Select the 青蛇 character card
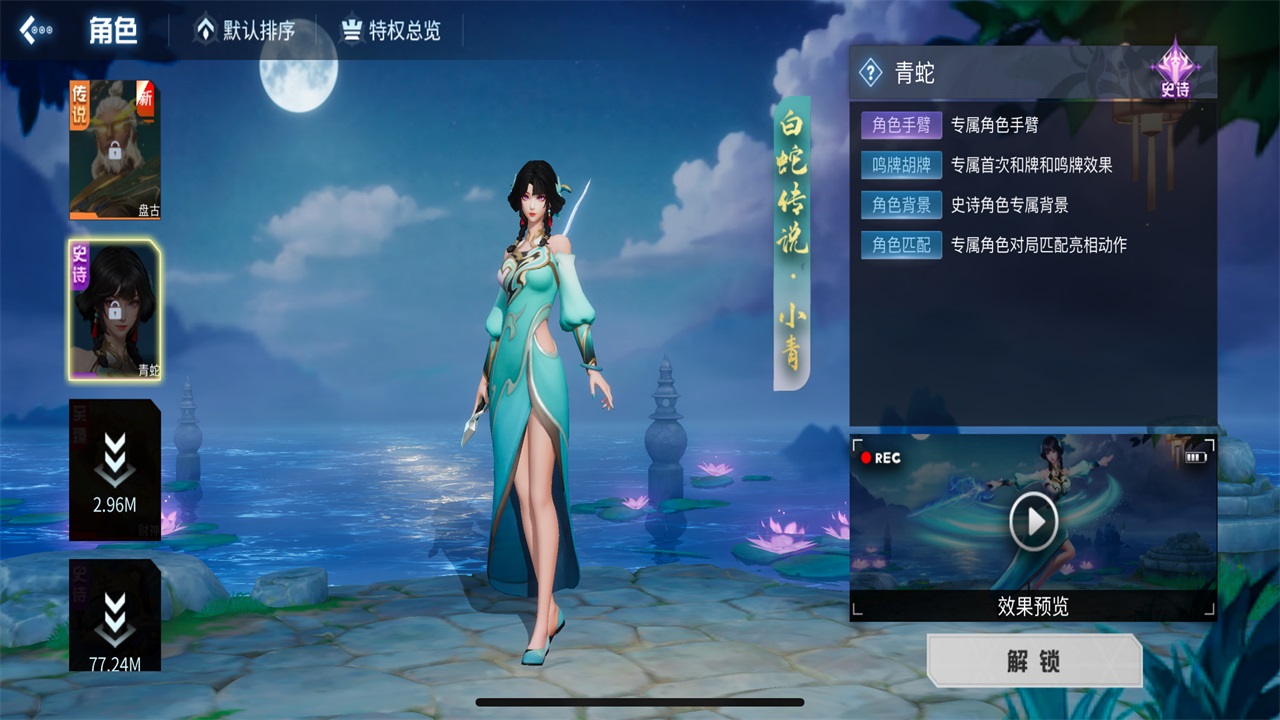Viewport: 1280px width, 720px height. click(114, 310)
